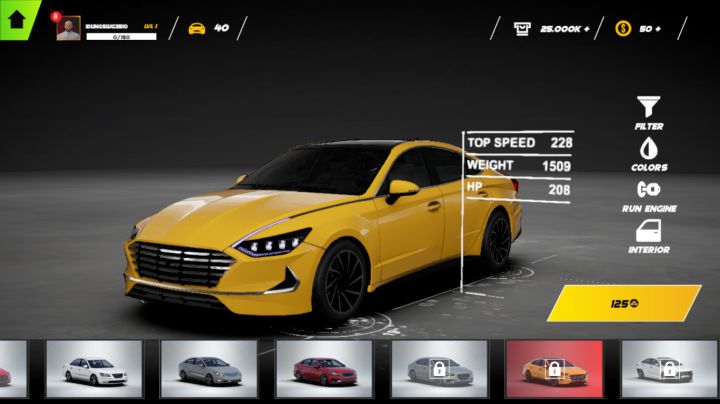
Task: Pick the red sedan thumbnail
Action: tap(324, 370)
